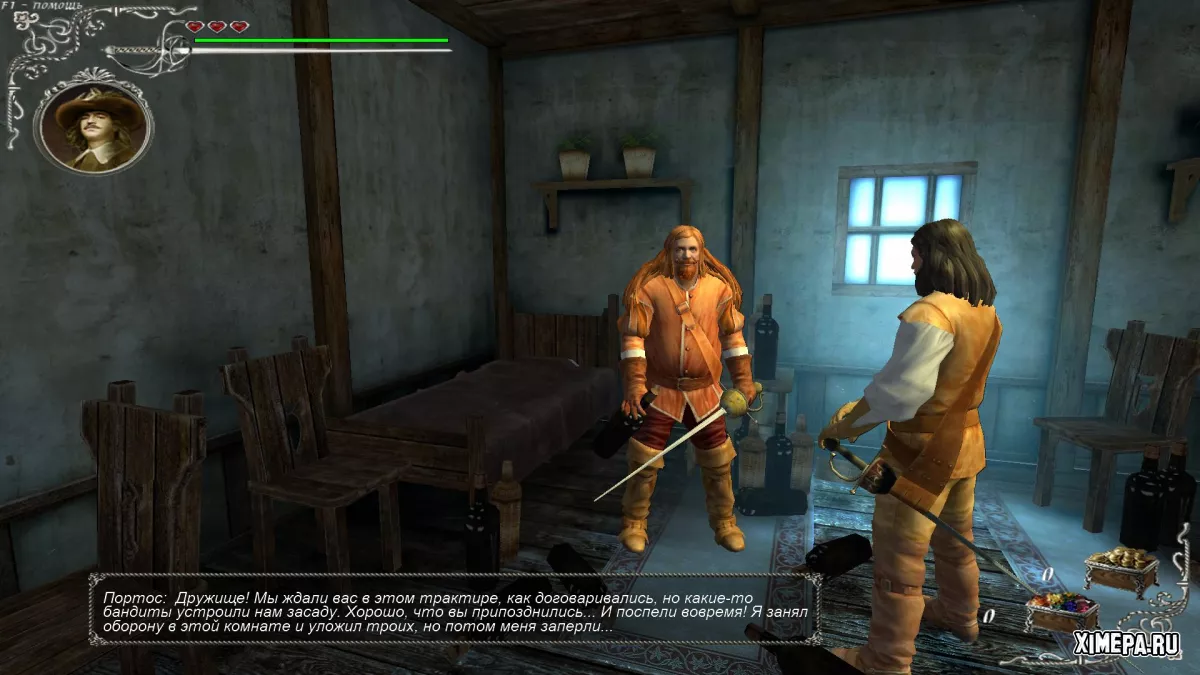Select the colored gems chest icon
1200x675 pixels.
[1061, 610]
